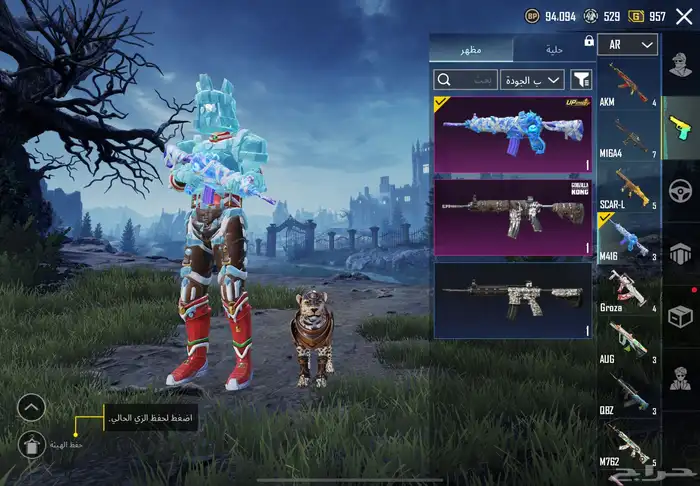This screenshot has height=486, width=700.
Task: Open the vehicle category steering wheel icon
Action: (x=680, y=190)
